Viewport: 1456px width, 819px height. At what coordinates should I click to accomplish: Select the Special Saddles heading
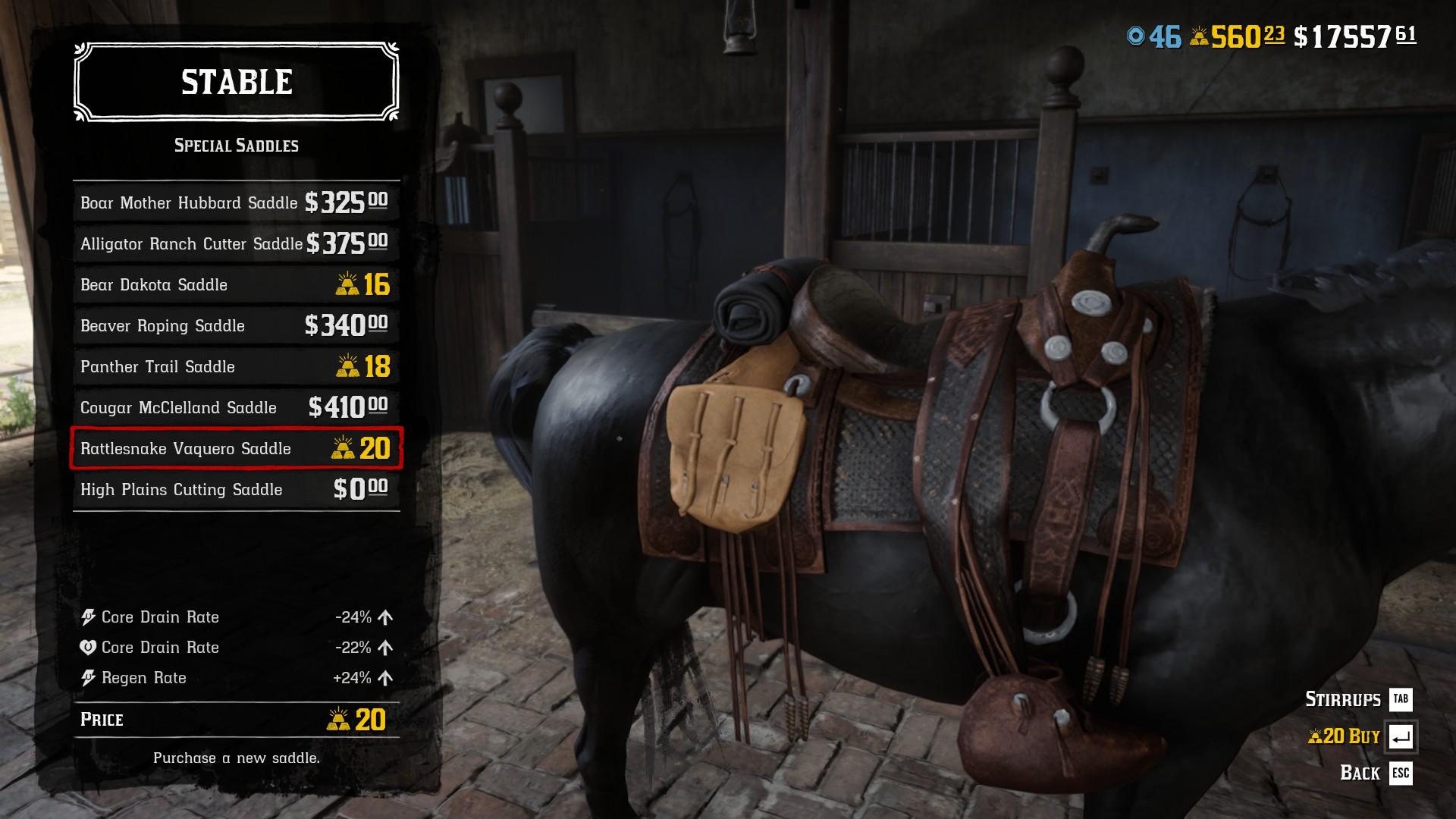pyautogui.click(x=236, y=144)
